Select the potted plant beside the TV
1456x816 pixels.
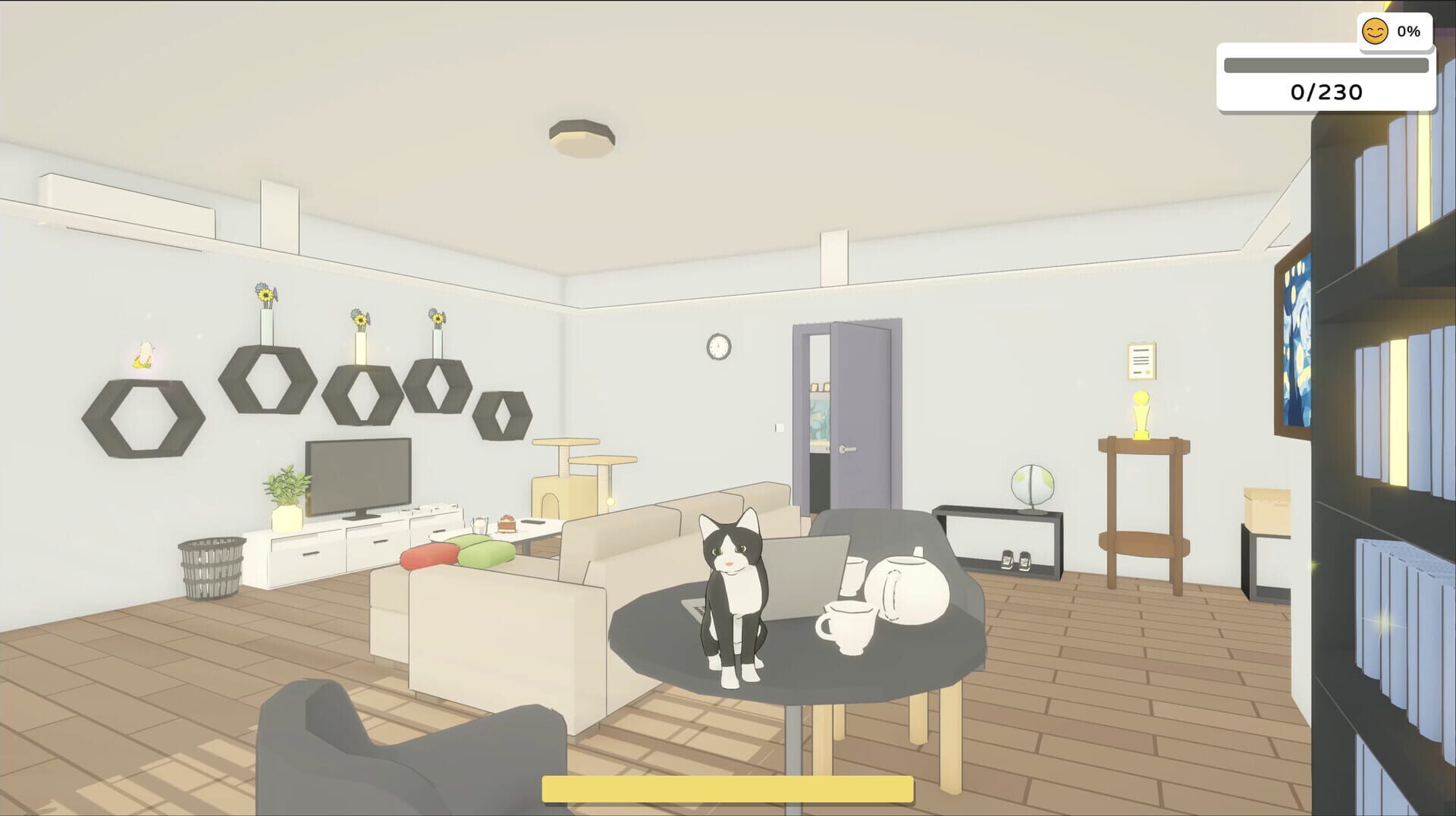(x=287, y=490)
